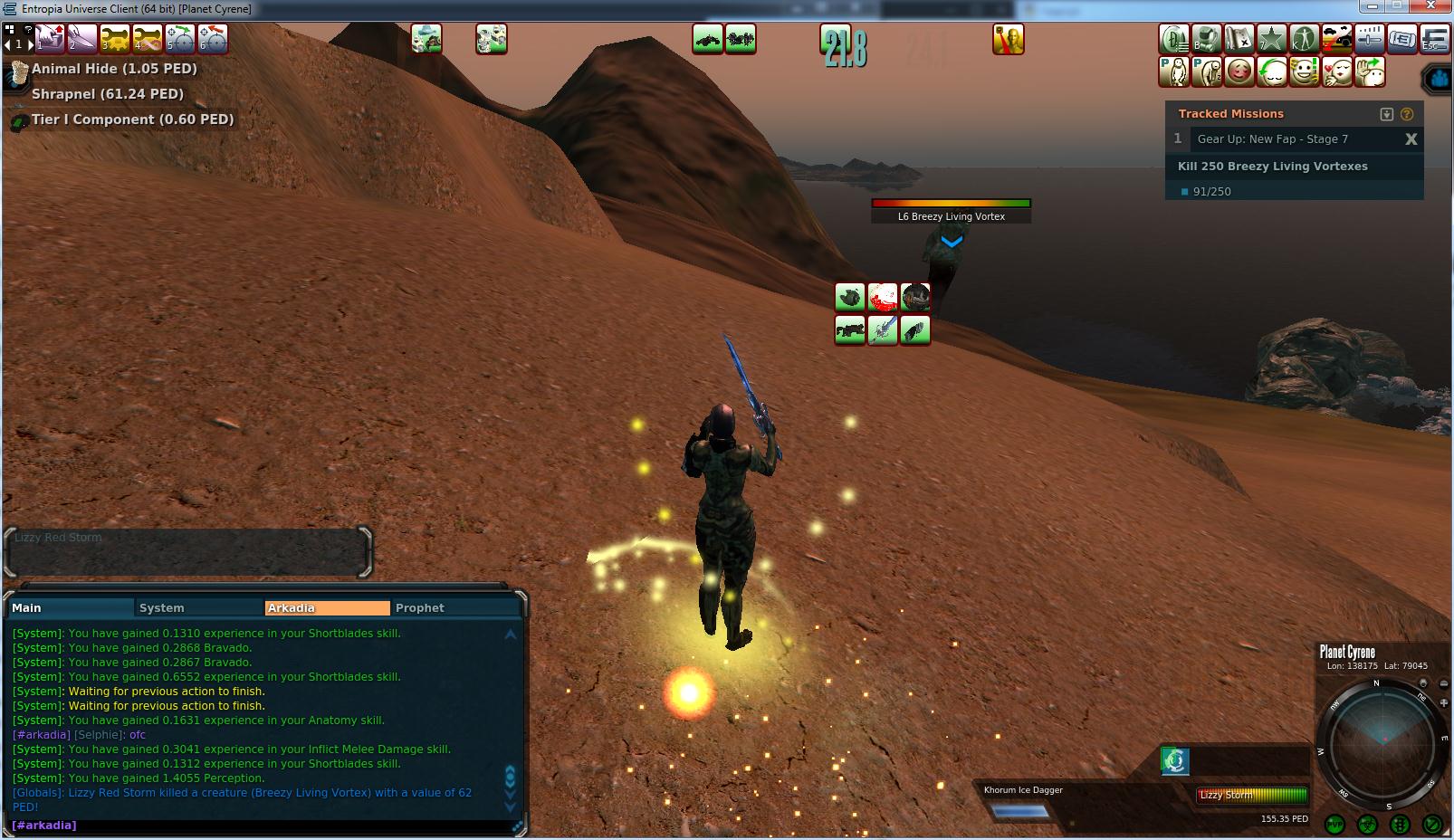Open the ESC main menu icon
This screenshot has width=1454, height=840.
(1435, 39)
